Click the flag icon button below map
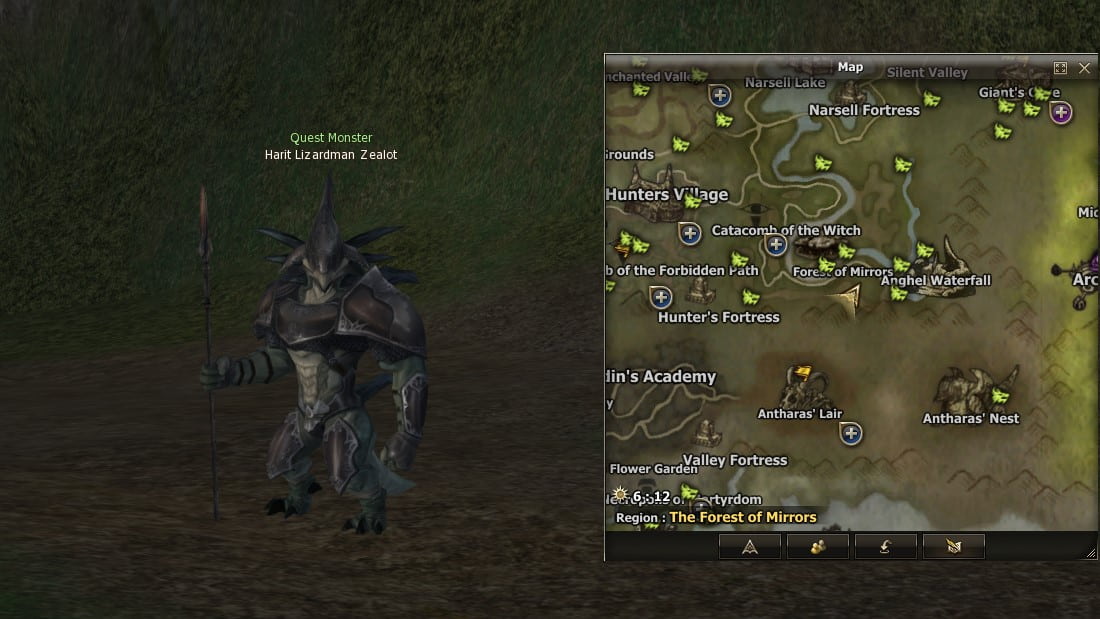The width and height of the screenshot is (1100, 619). [x=953, y=546]
